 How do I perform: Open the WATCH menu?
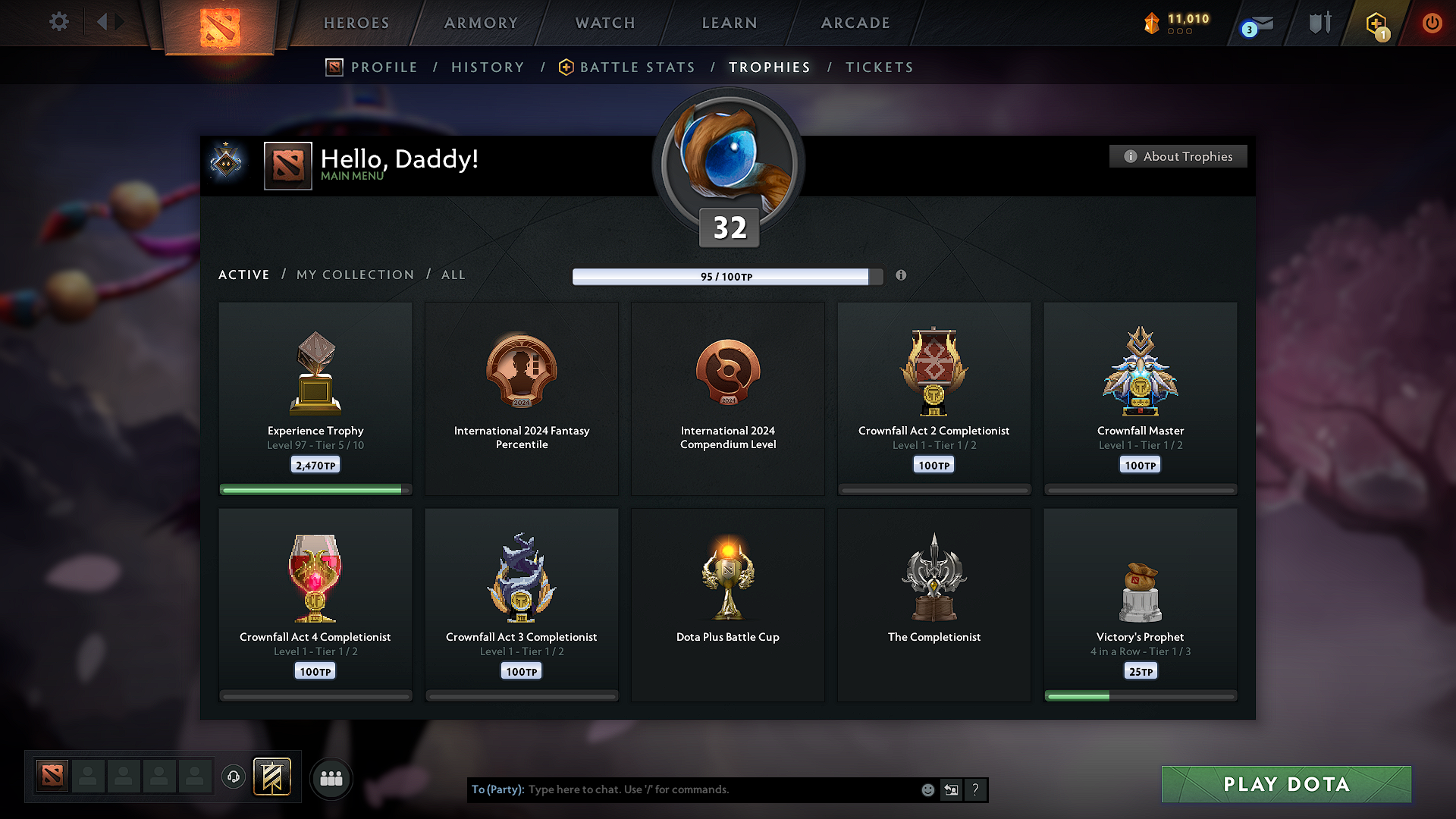[604, 23]
